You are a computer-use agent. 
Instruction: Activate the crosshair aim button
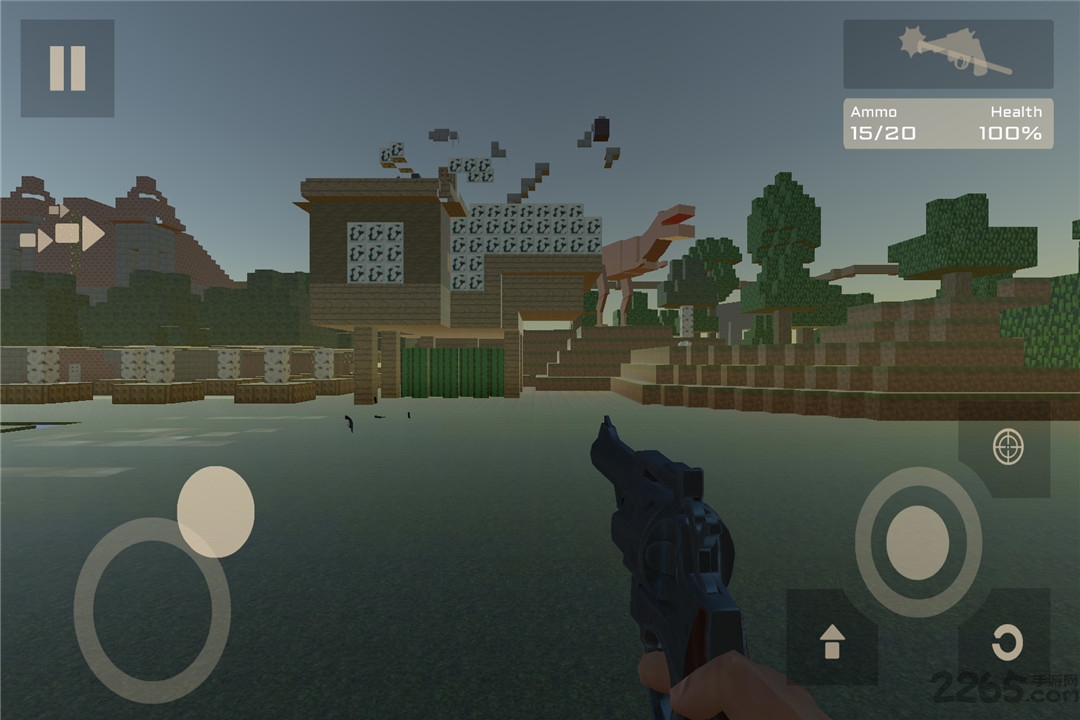pos(1008,447)
